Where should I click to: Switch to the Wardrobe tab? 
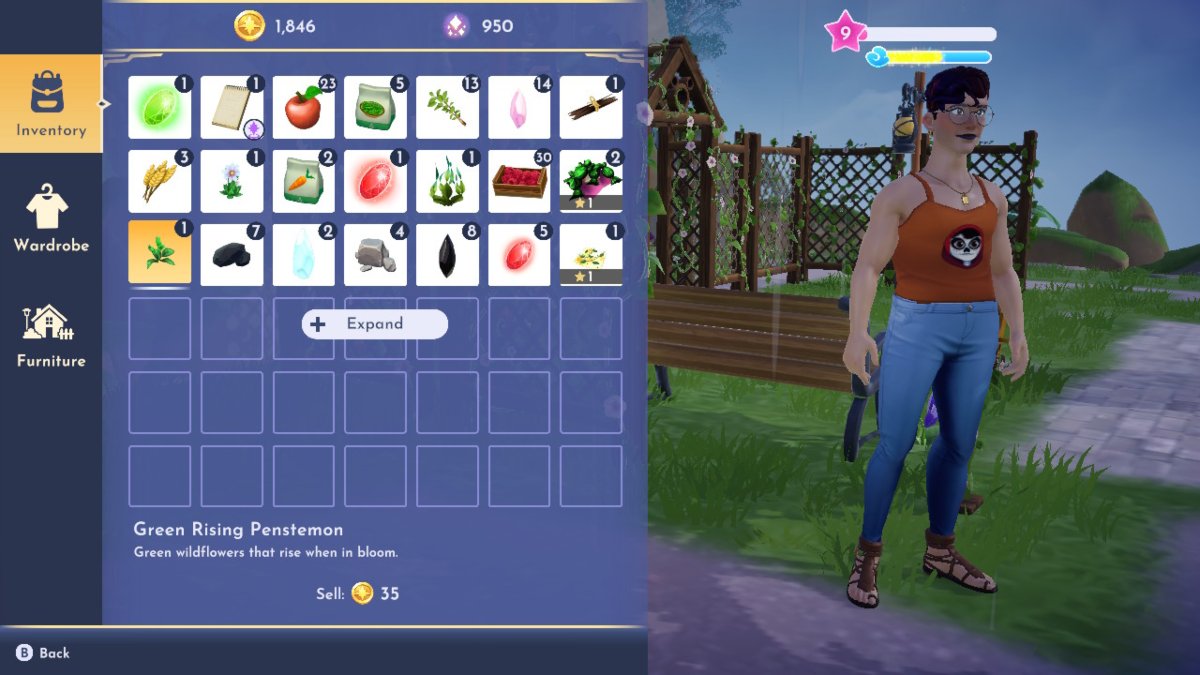(50, 220)
